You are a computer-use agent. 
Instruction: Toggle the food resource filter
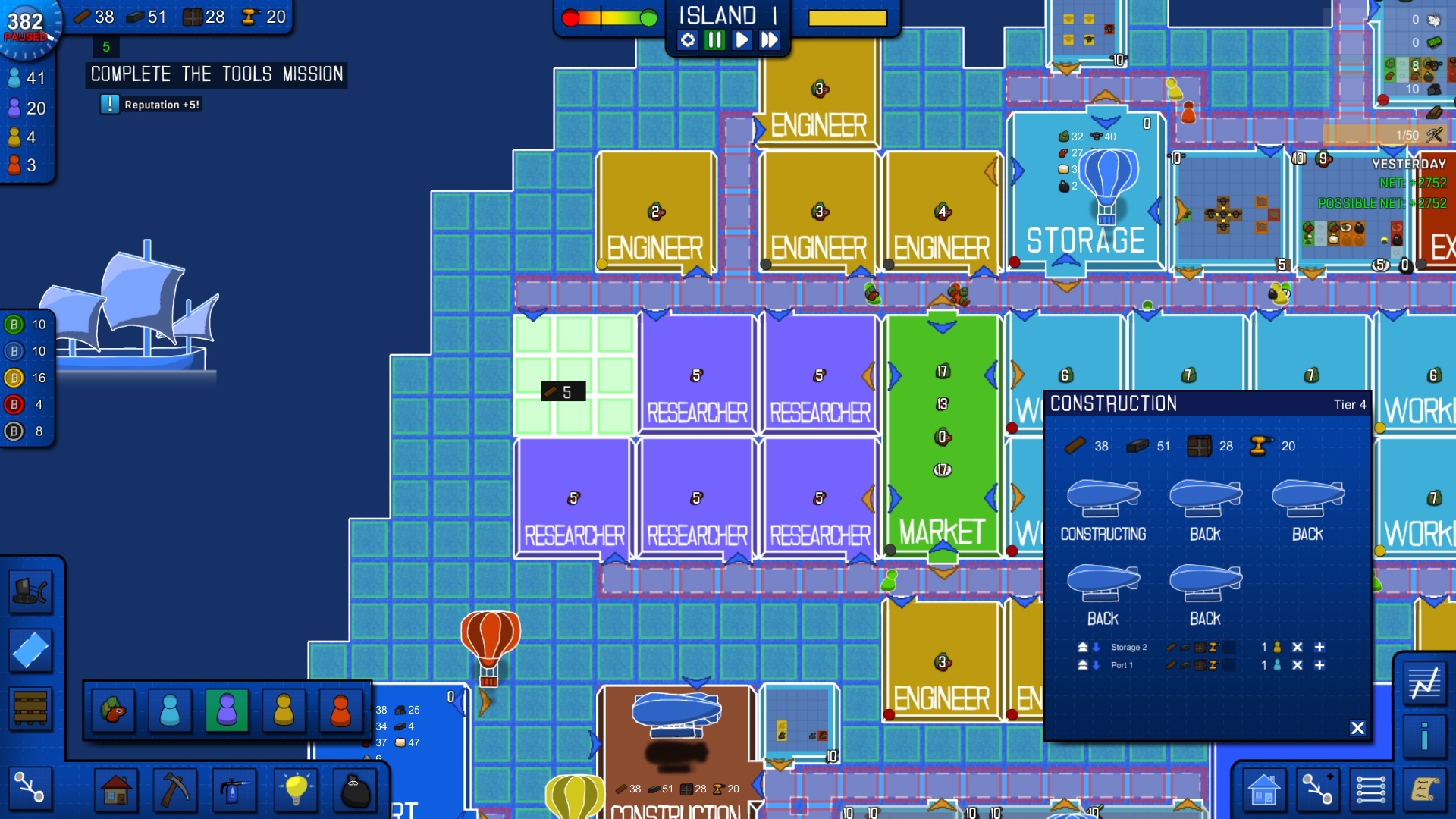tap(114, 710)
